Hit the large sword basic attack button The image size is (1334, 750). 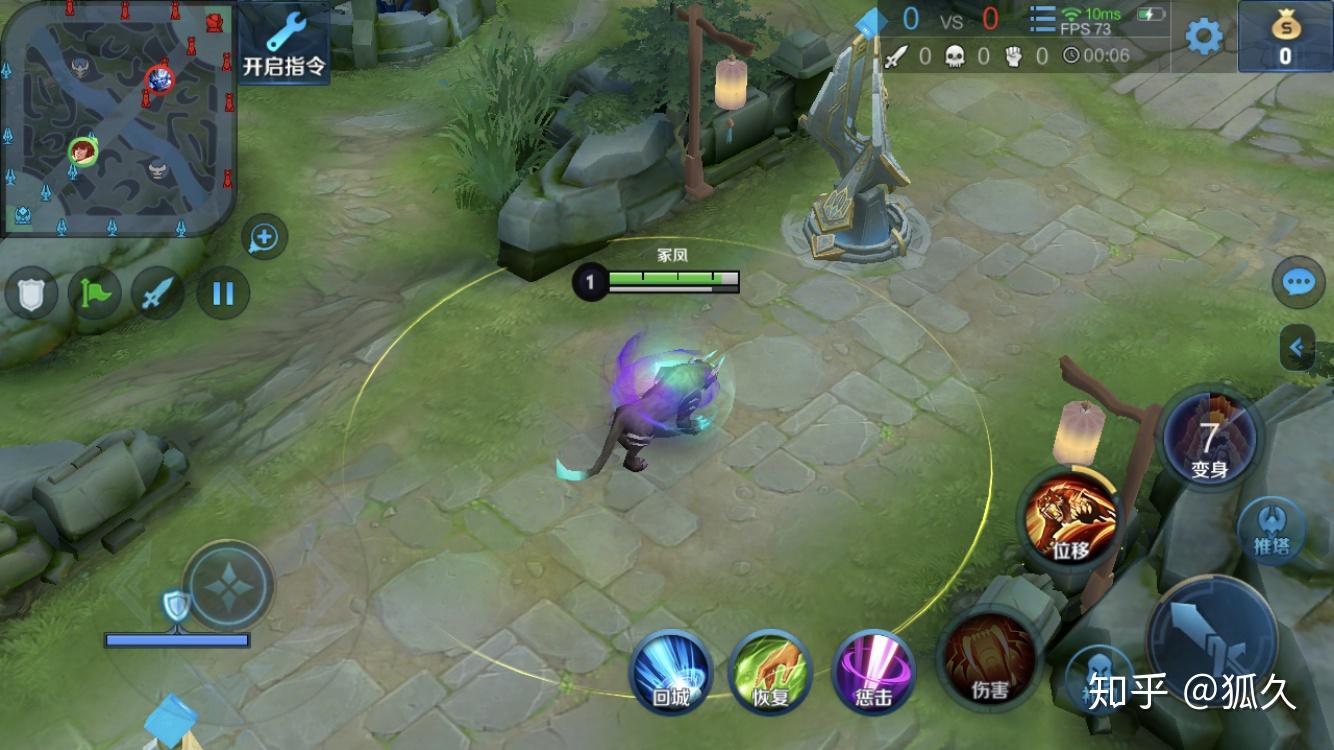pyautogui.click(x=1213, y=640)
